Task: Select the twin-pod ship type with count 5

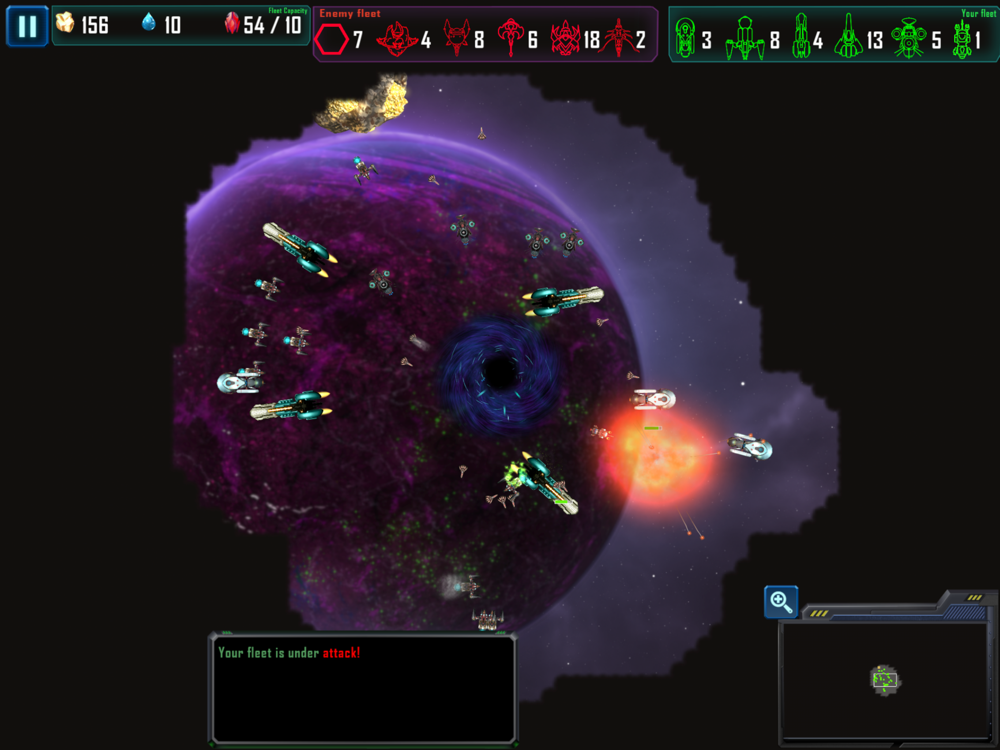Action: pyautogui.click(x=908, y=39)
